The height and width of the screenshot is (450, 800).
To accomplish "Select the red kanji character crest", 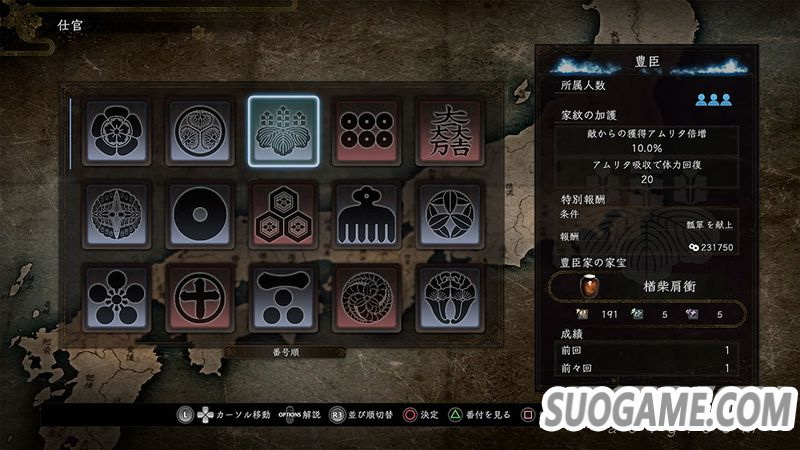I will [x=449, y=131].
